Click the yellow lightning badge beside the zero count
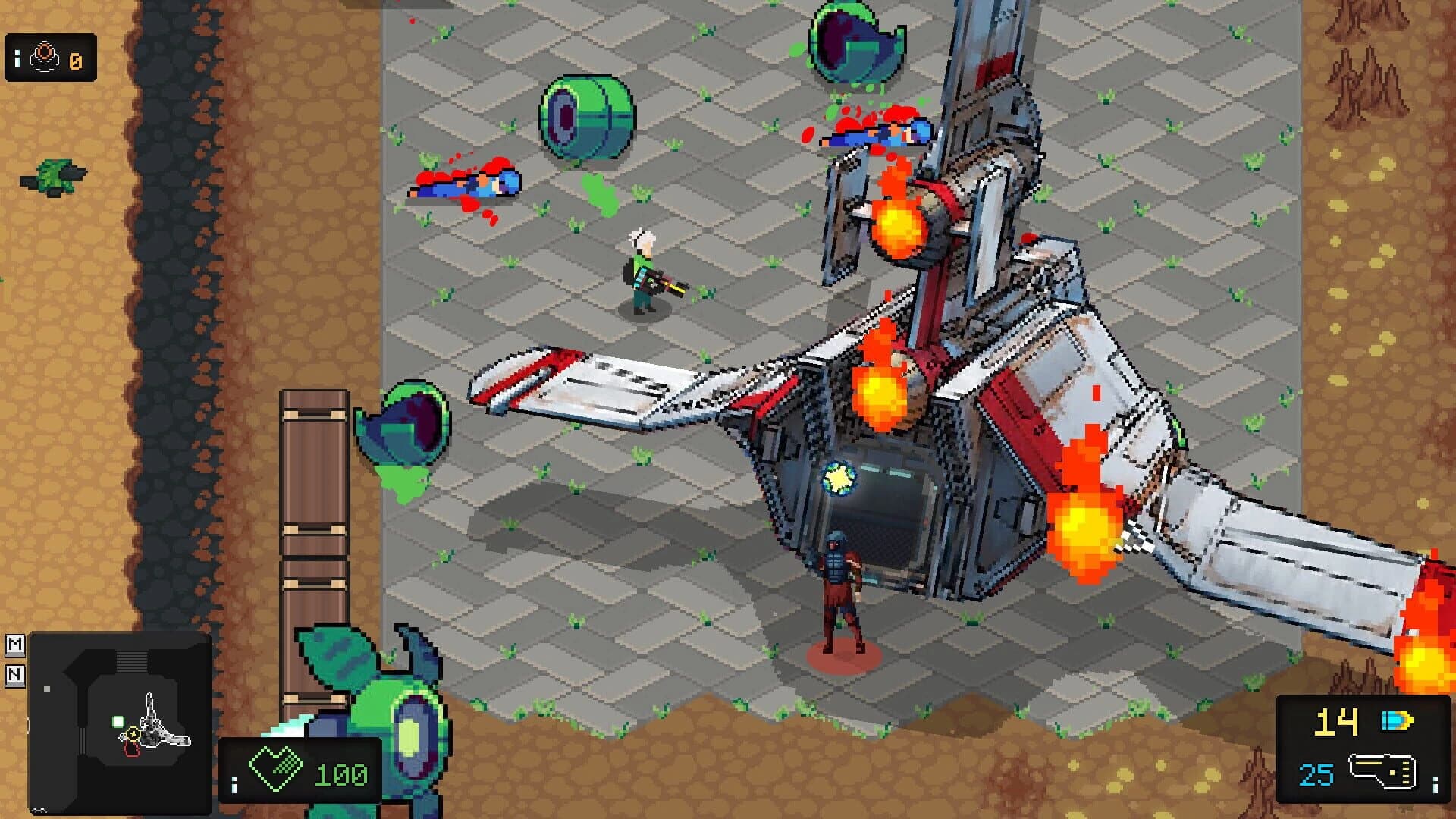 point(76,61)
